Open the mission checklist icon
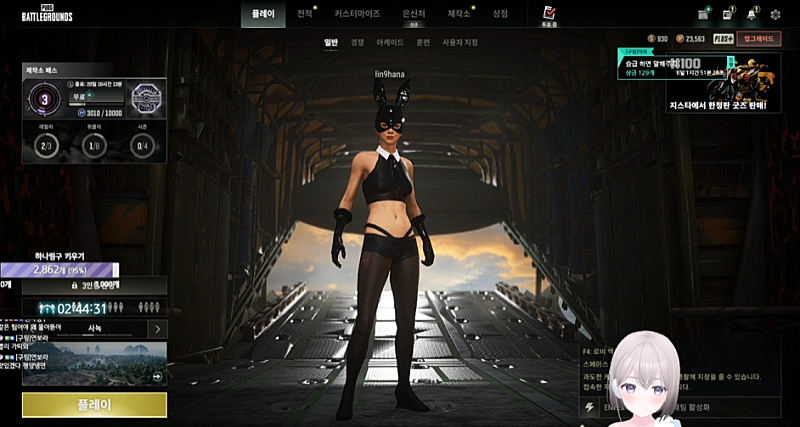The image size is (800, 427). tap(548, 13)
